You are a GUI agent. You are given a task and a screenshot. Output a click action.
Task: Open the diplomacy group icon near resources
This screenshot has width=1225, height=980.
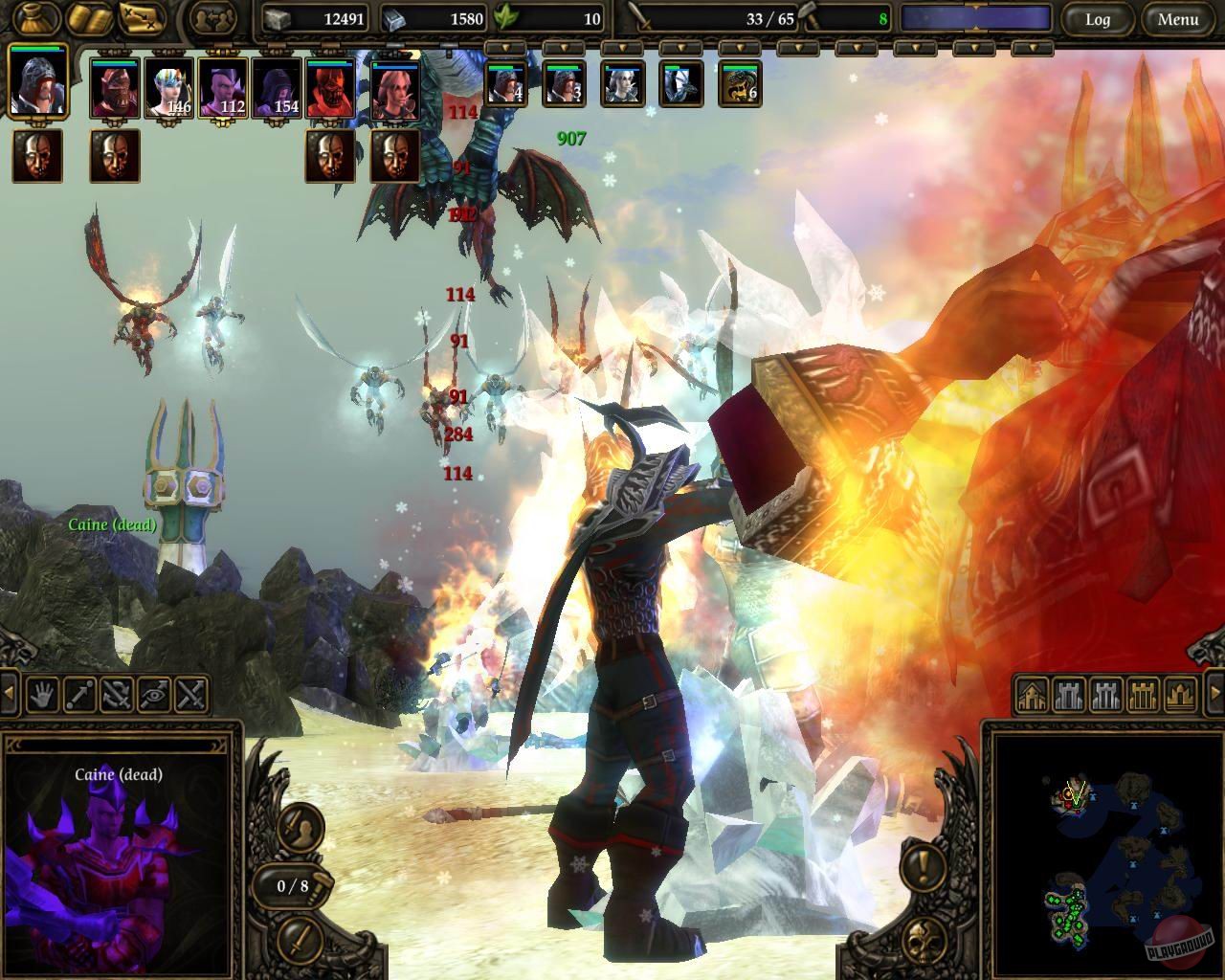point(215,17)
